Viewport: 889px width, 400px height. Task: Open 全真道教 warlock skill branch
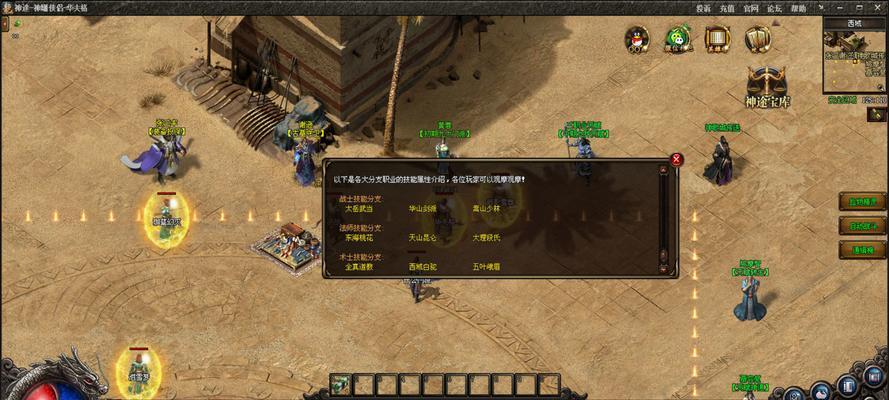359,267
